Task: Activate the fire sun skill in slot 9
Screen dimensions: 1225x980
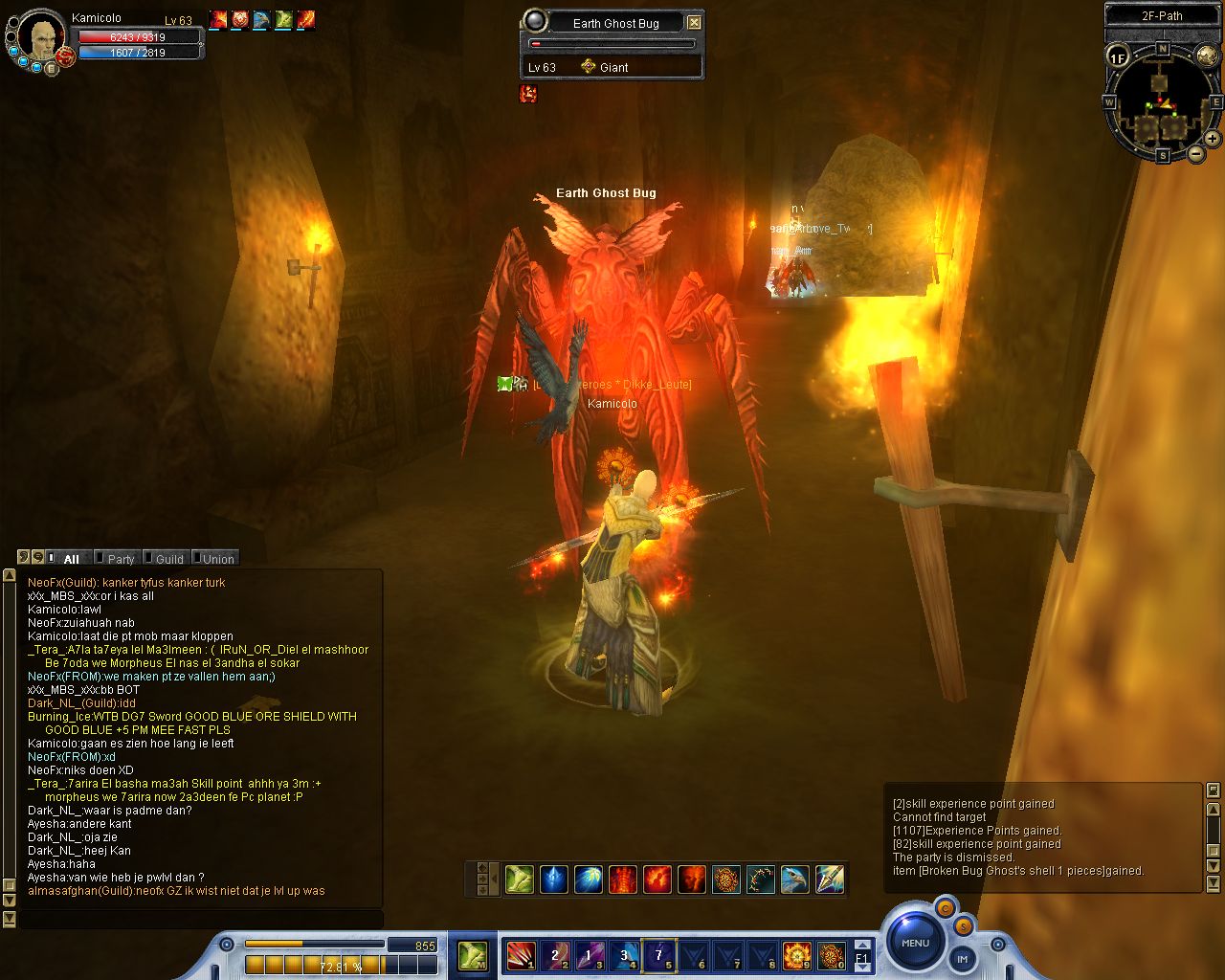Action: coord(796,955)
